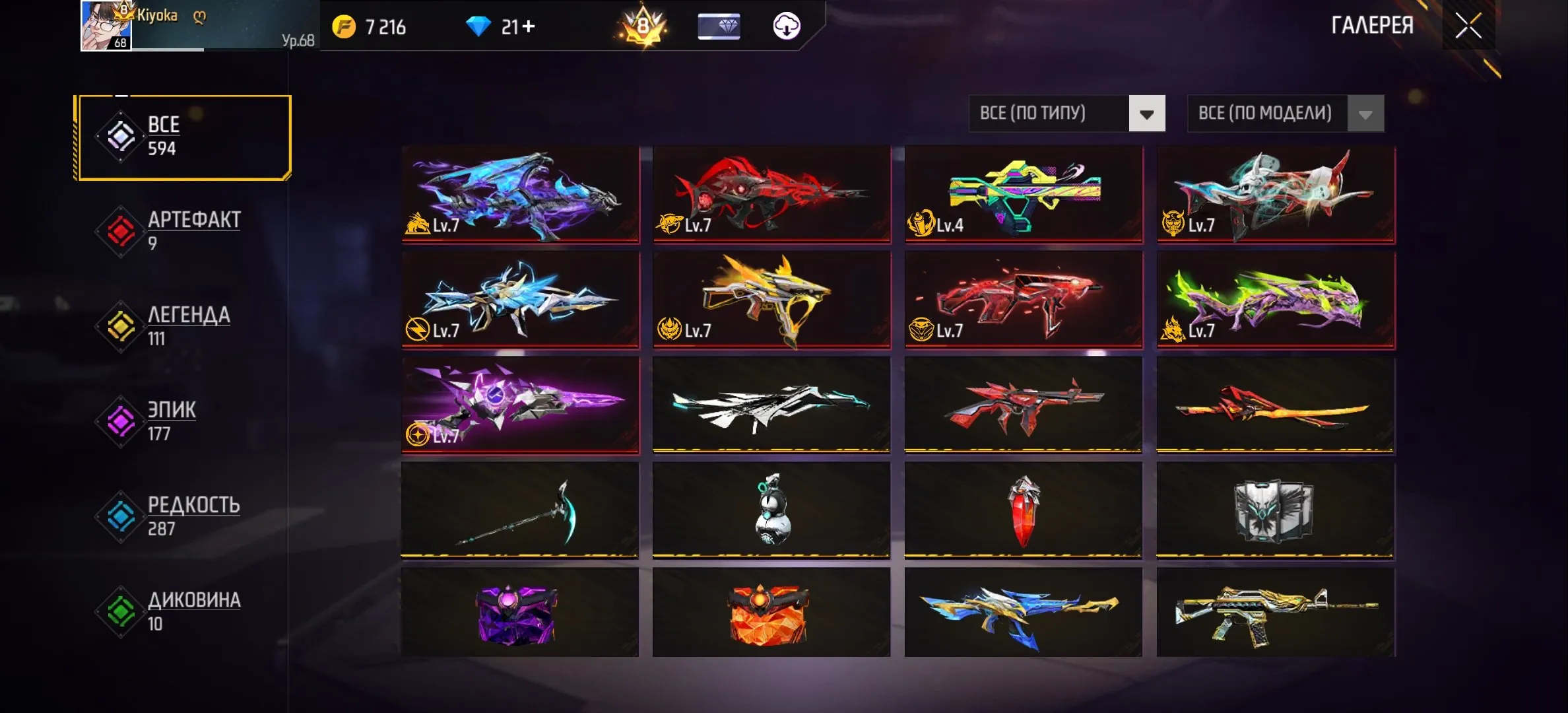Switch to the ВСЕ category tab
This screenshot has width=1568, height=713.
pos(162,135)
